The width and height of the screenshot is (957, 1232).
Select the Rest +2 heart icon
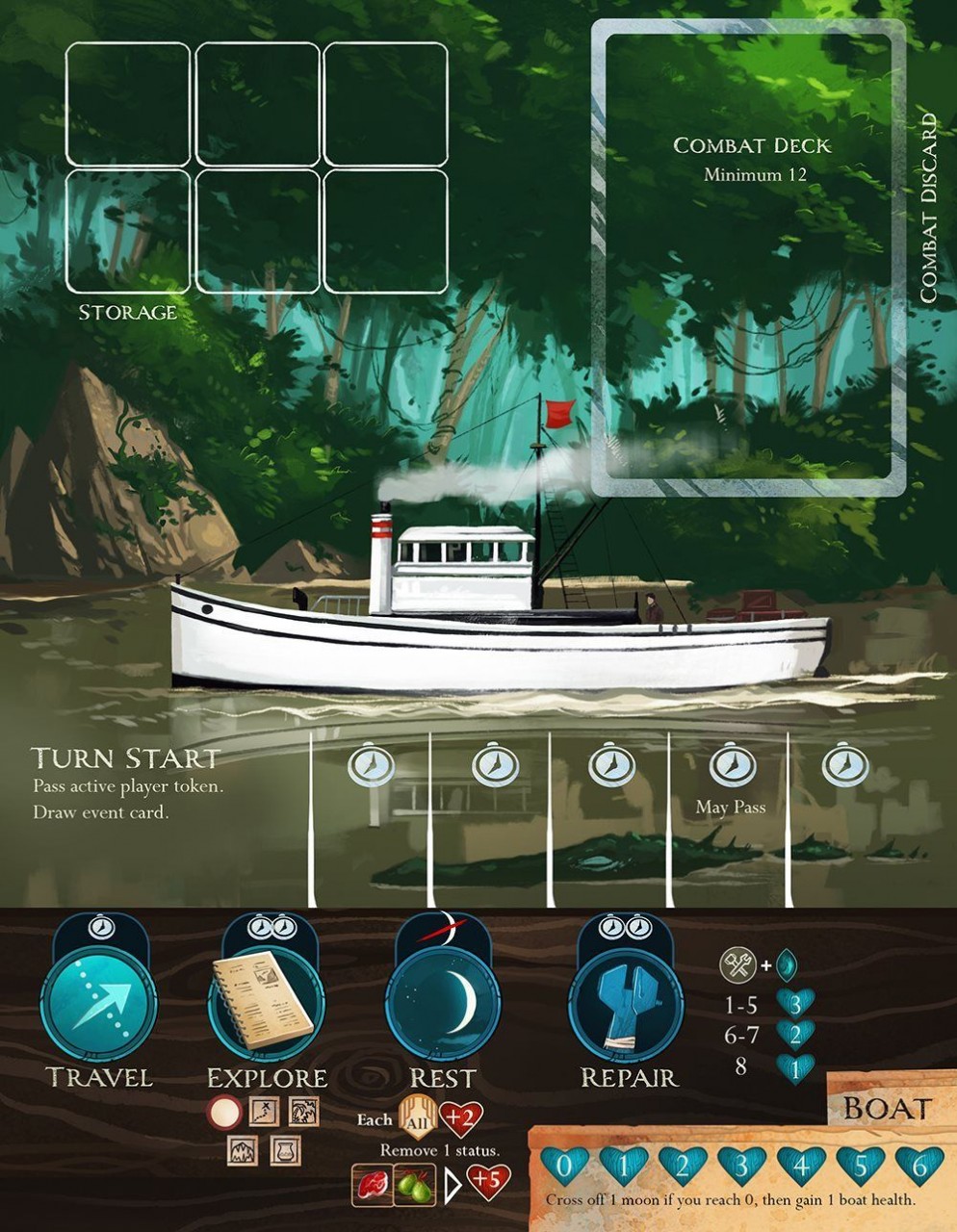(x=460, y=1118)
